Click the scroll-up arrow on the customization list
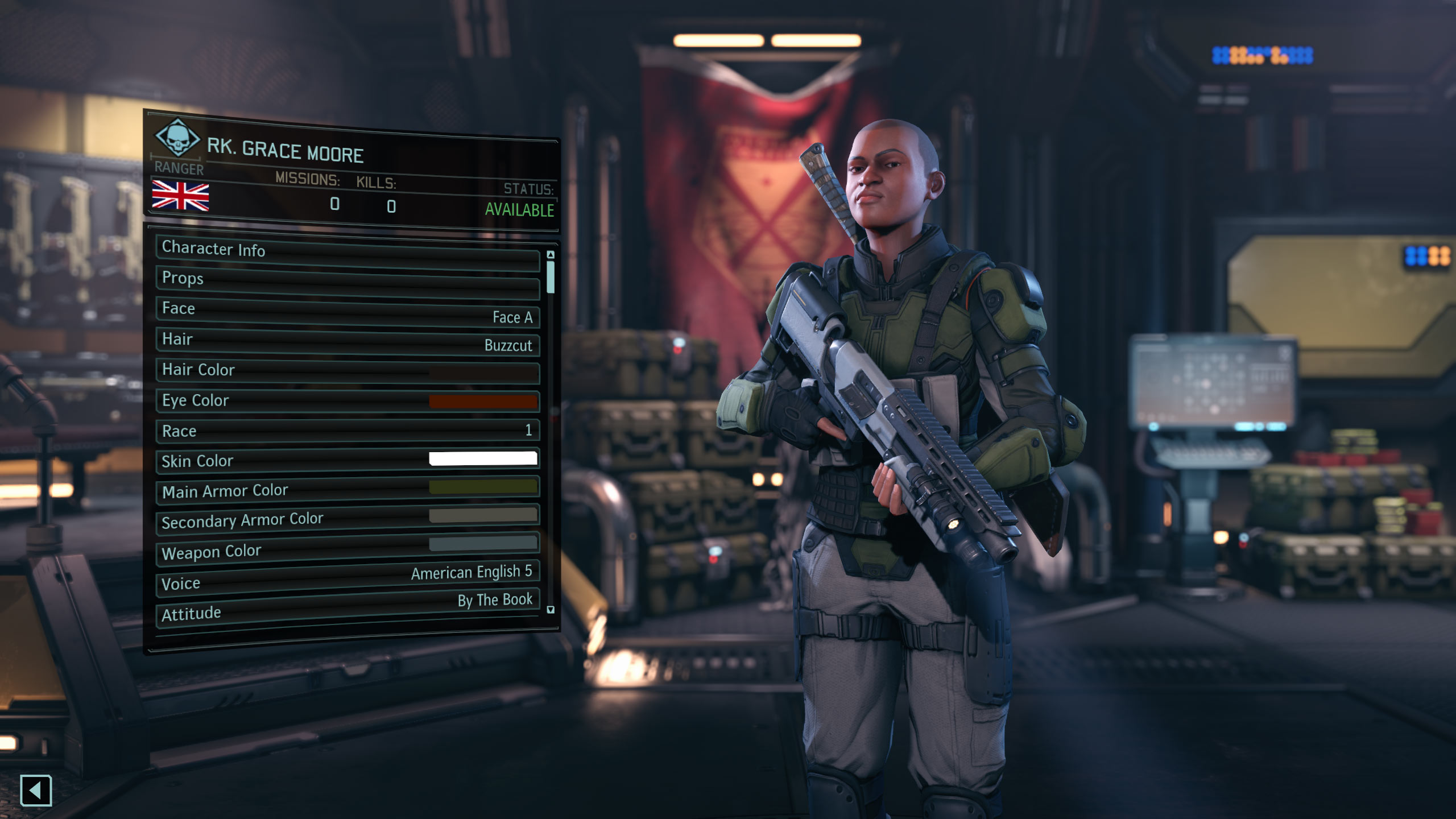This screenshot has width=1456, height=819. click(x=549, y=256)
